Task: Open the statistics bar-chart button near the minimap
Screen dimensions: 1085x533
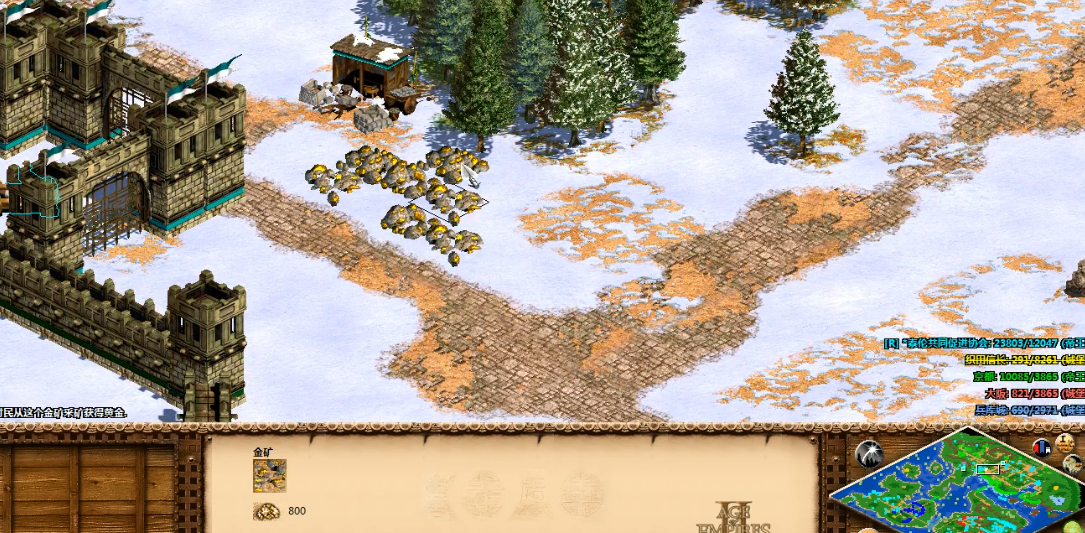Action: tap(1043, 446)
